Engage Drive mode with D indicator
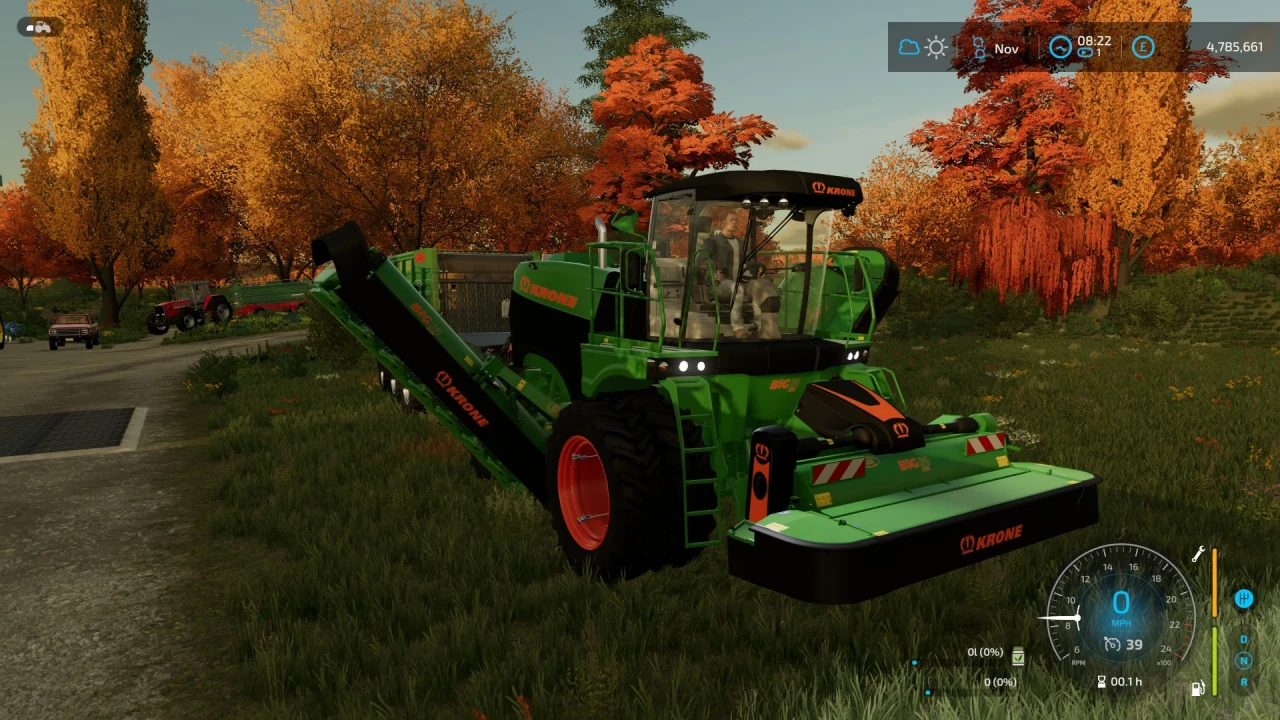The width and height of the screenshot is (1280, 720). [x=1243, y=640]
